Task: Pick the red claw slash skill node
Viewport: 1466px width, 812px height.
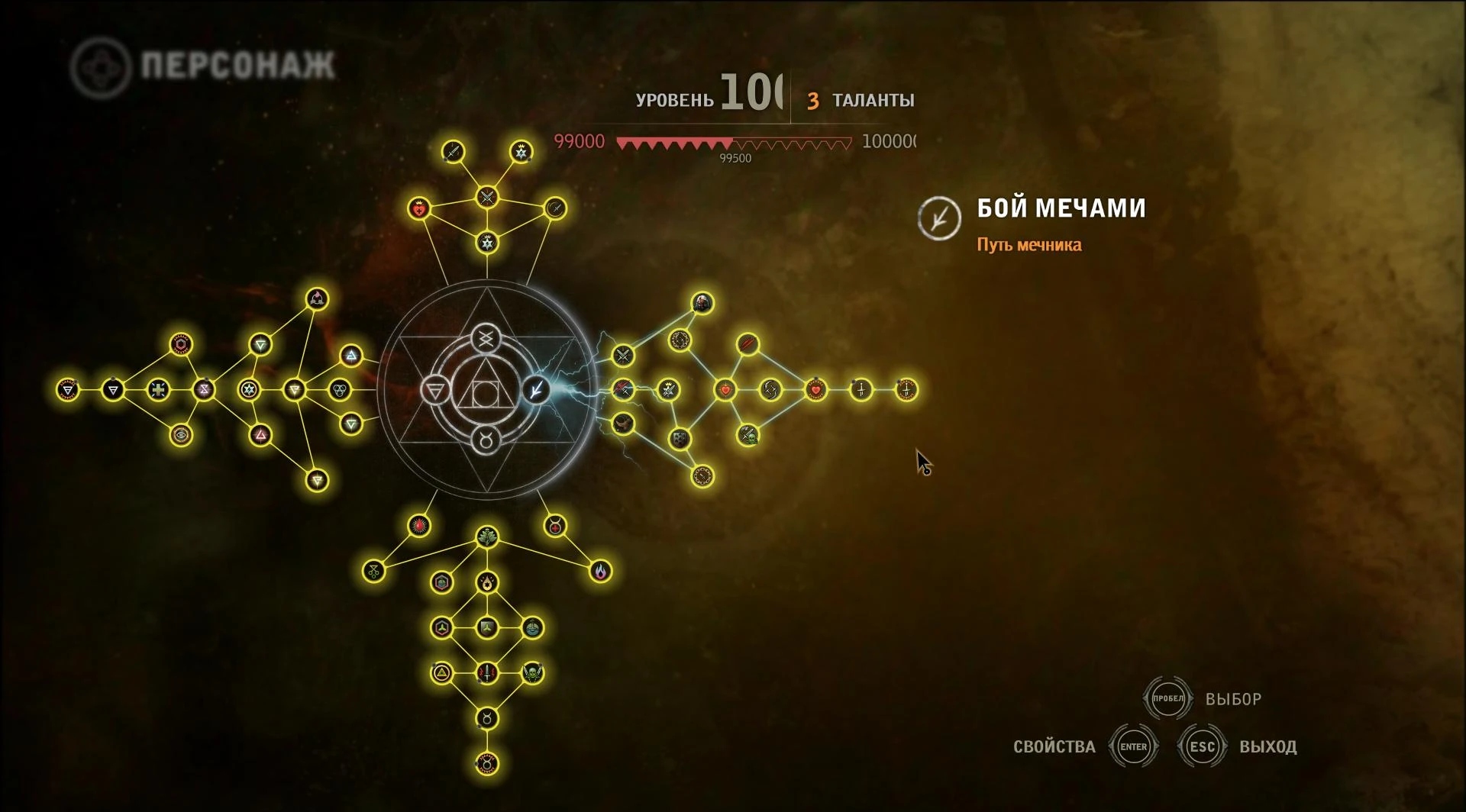Action: tap(748, 345)
